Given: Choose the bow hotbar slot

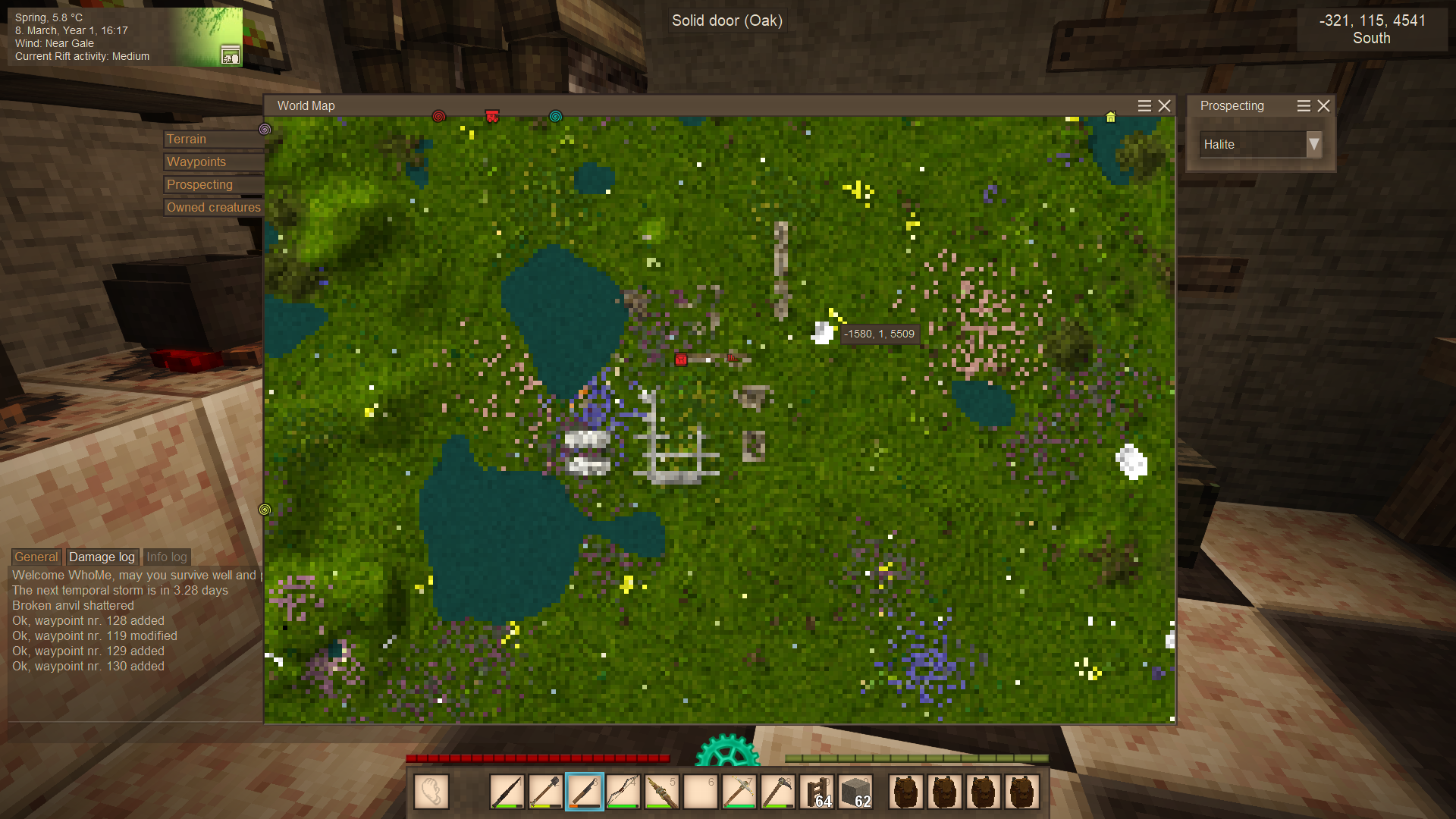Looking at the screenshot, I should point(623,792).
